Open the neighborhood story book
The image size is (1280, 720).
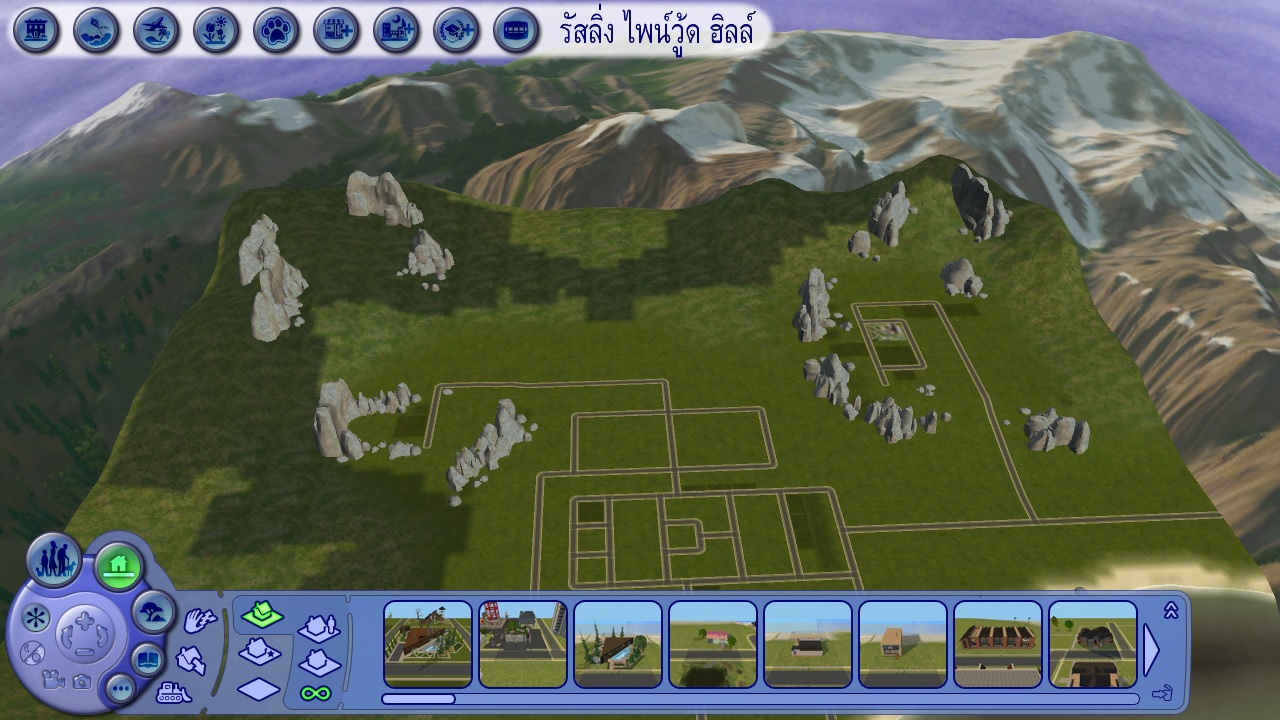(148, 659)
